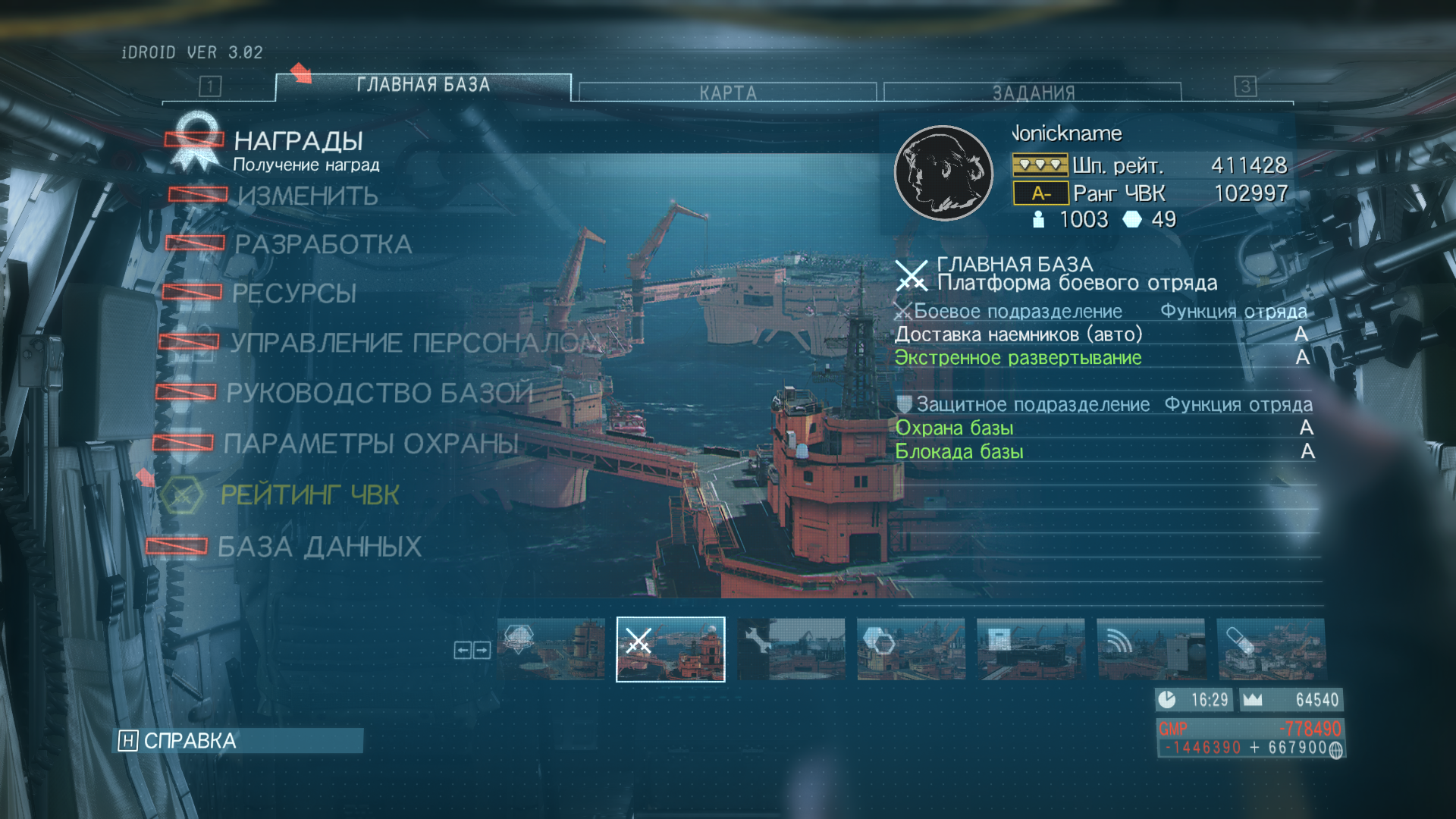Choose the РЕЙТИНГ ЧВК entry
This screenshot has width=1456, height=819.
coord(309,495)
